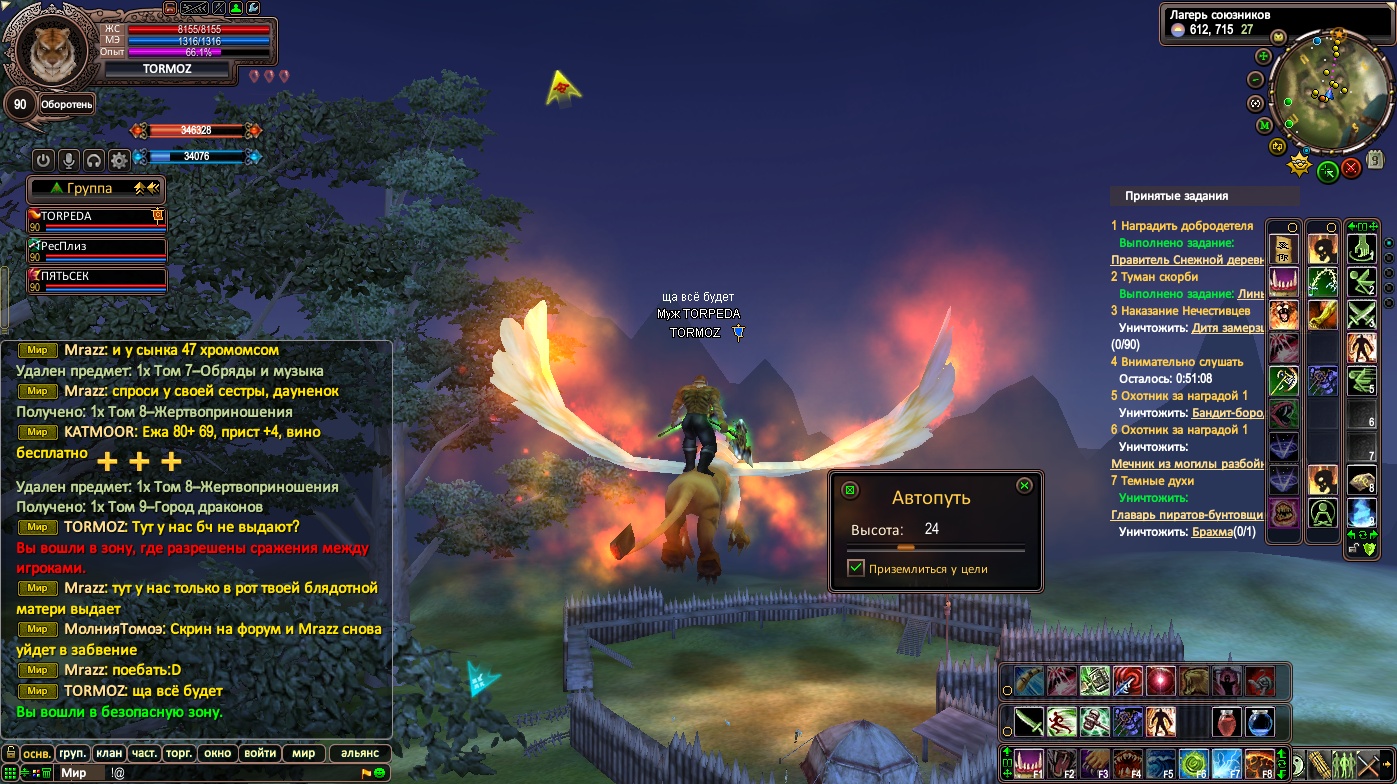This screenshot has width=1397, height=784.
Task: Click the circular minimap
Action: pos(1322,92)
